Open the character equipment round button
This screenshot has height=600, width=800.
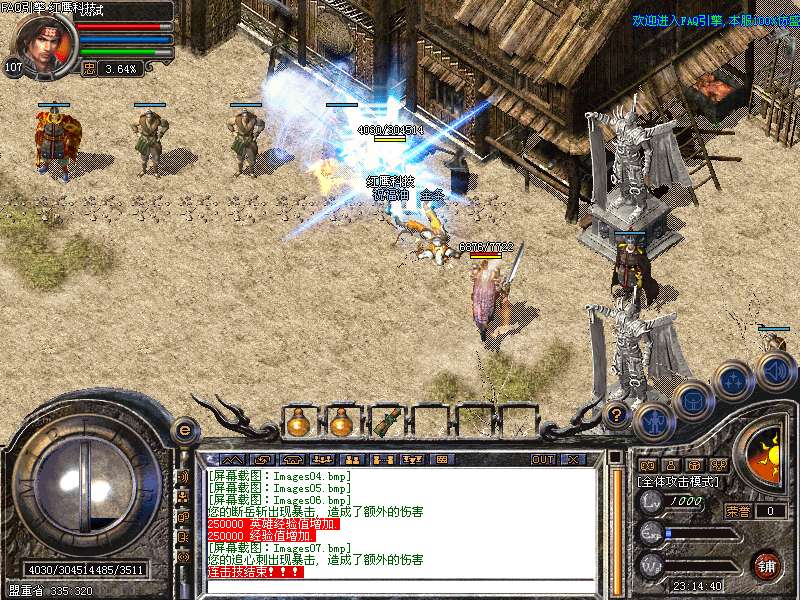[653, 420]
